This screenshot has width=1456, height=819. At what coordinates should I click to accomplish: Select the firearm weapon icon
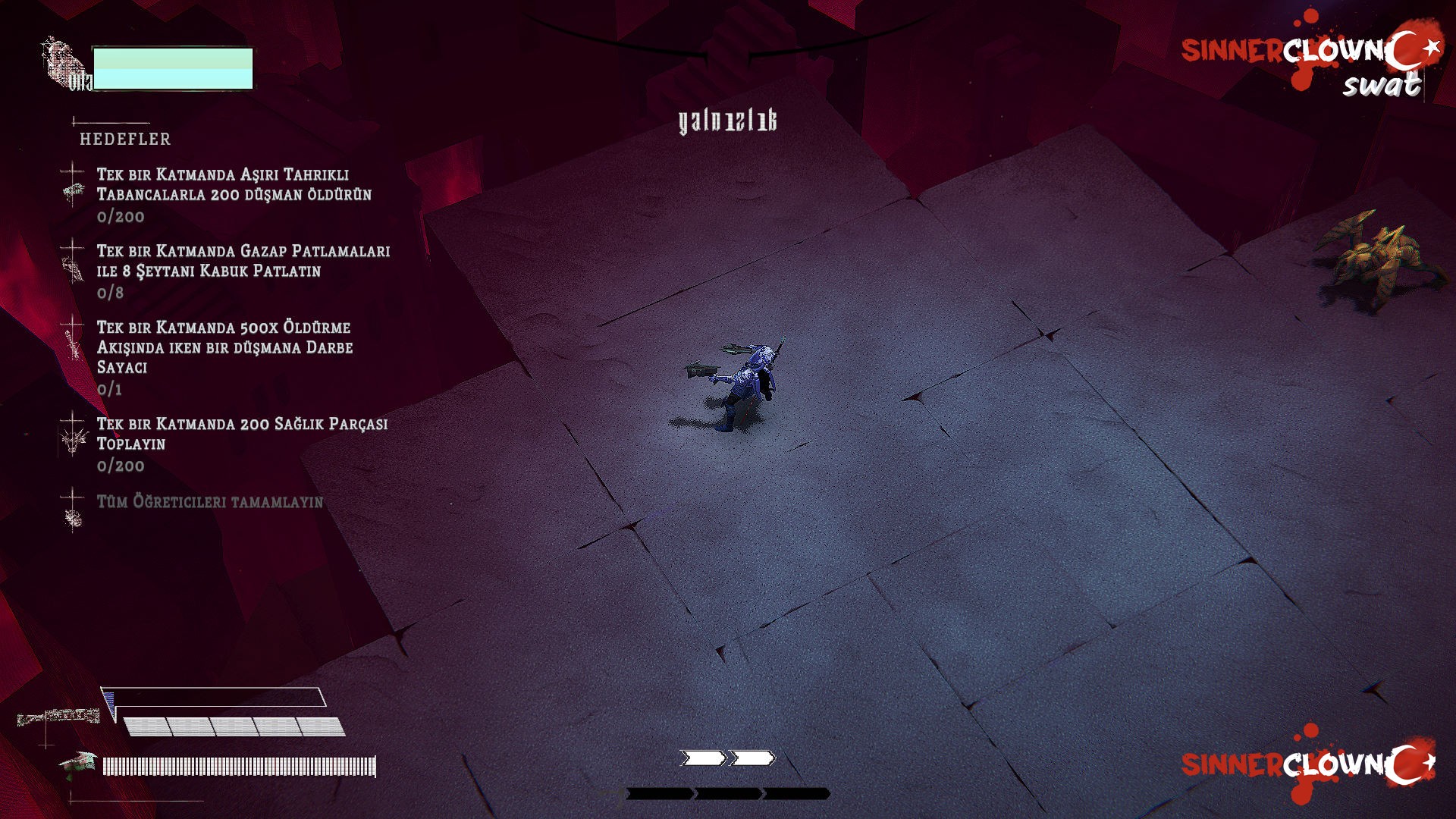58,716
